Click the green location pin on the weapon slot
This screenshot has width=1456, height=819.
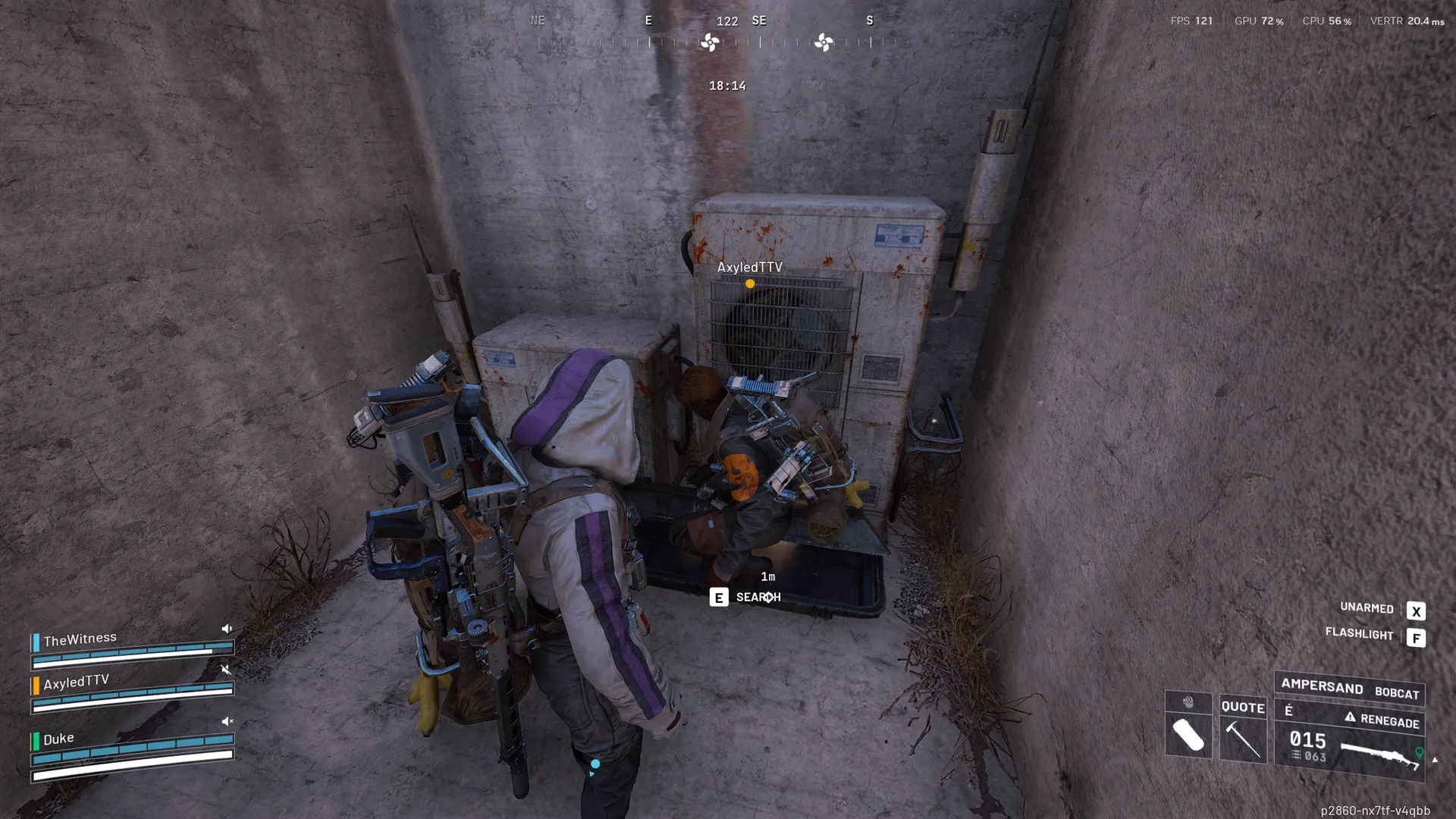click(1420, 753)
